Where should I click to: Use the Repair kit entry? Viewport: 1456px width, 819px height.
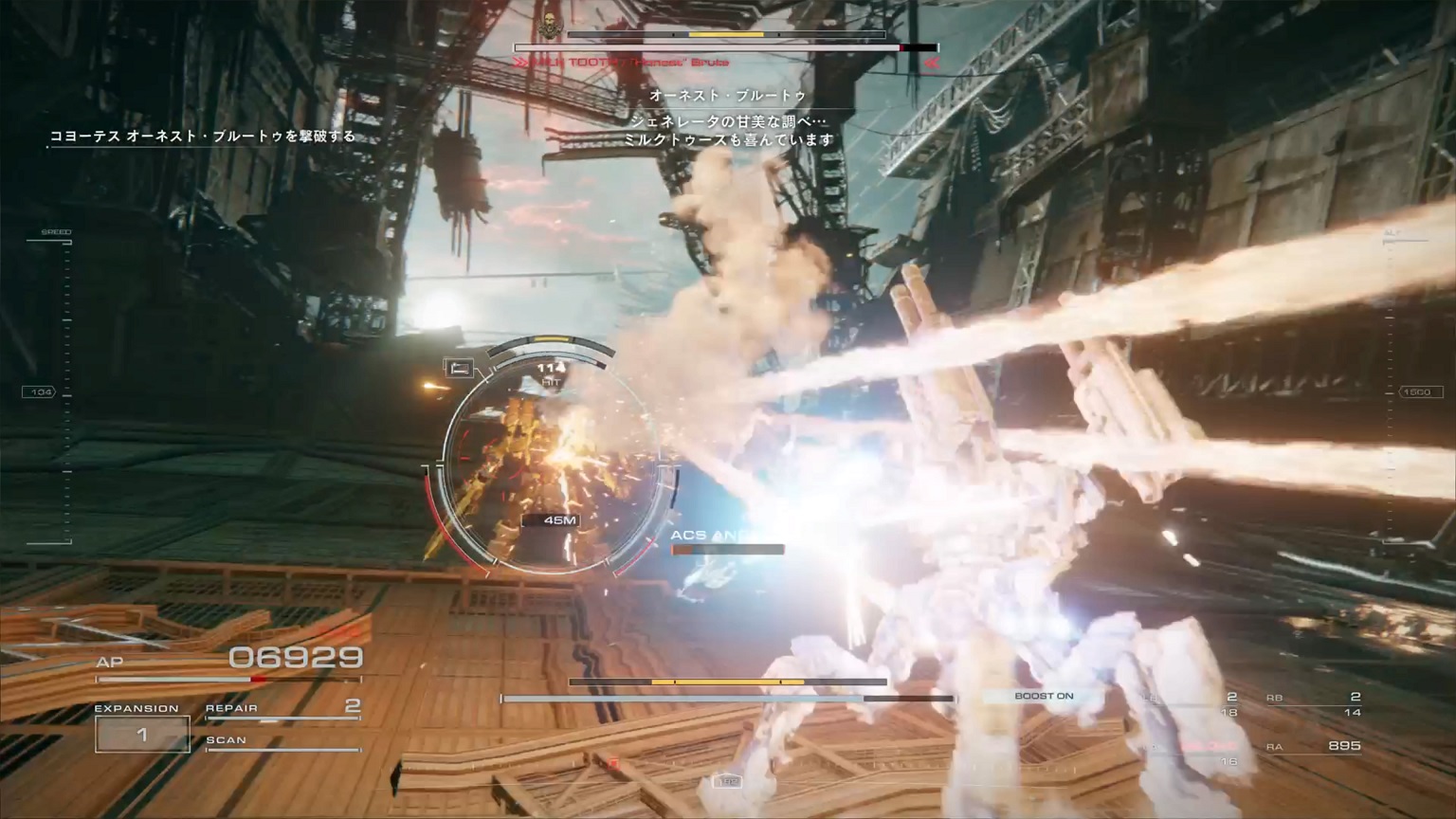click(x=282, y=708)
